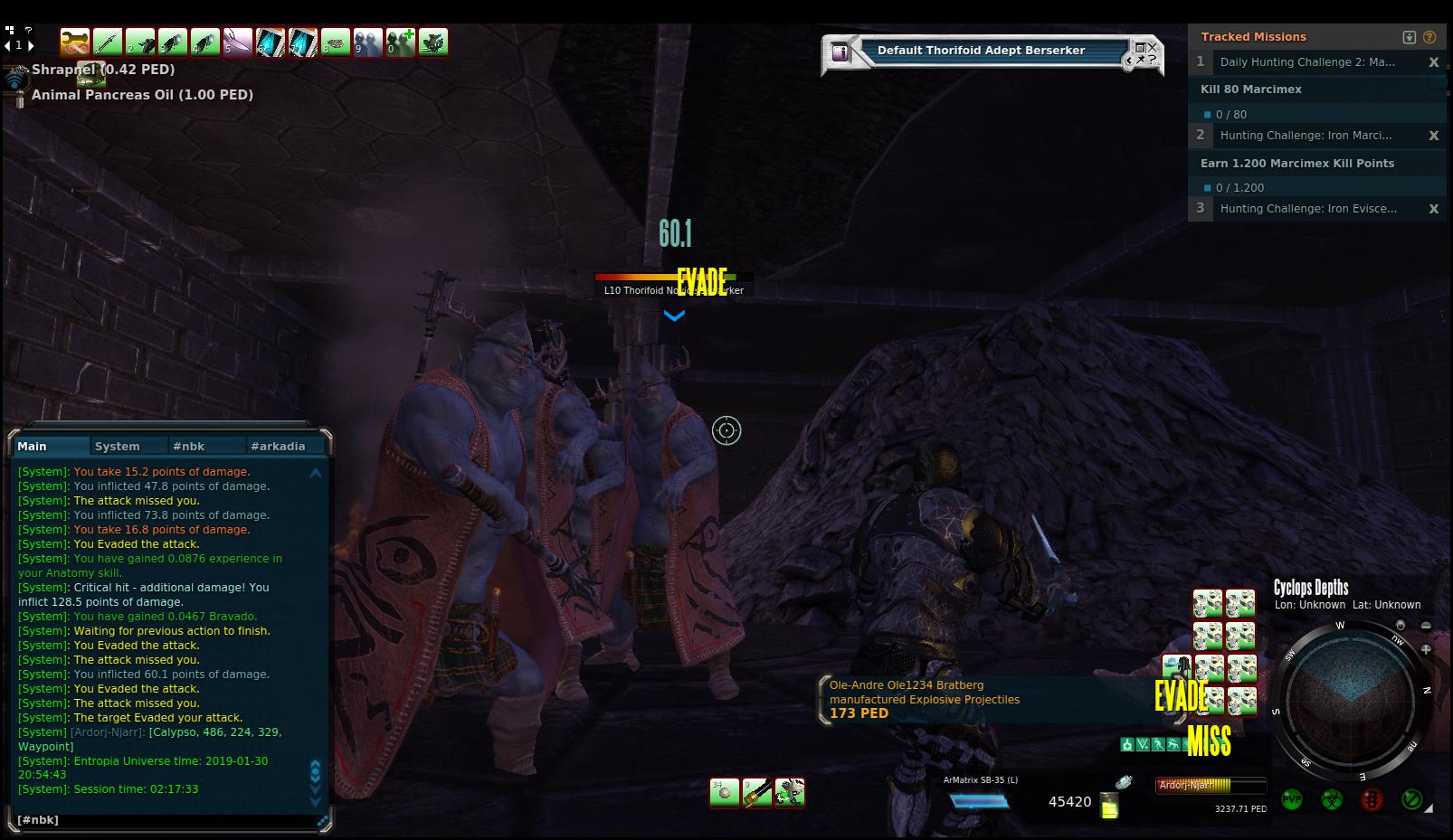Close the Thorifoid Adept Berserker info window

(1153, 47)
